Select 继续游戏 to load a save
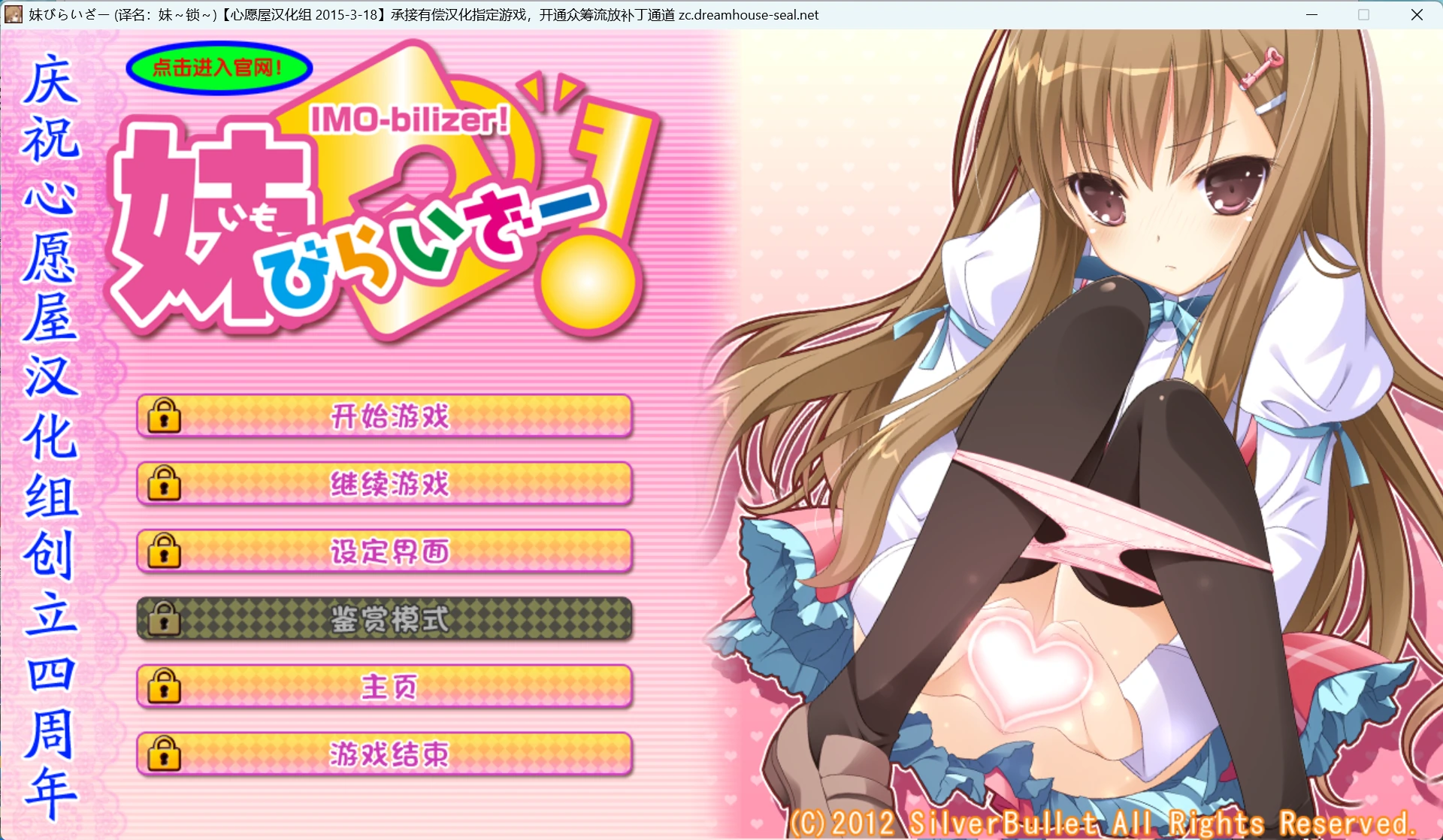Image resolution: width=1443 pixels, height=840 pixels. pyautogui.click(x=391, y=484)
